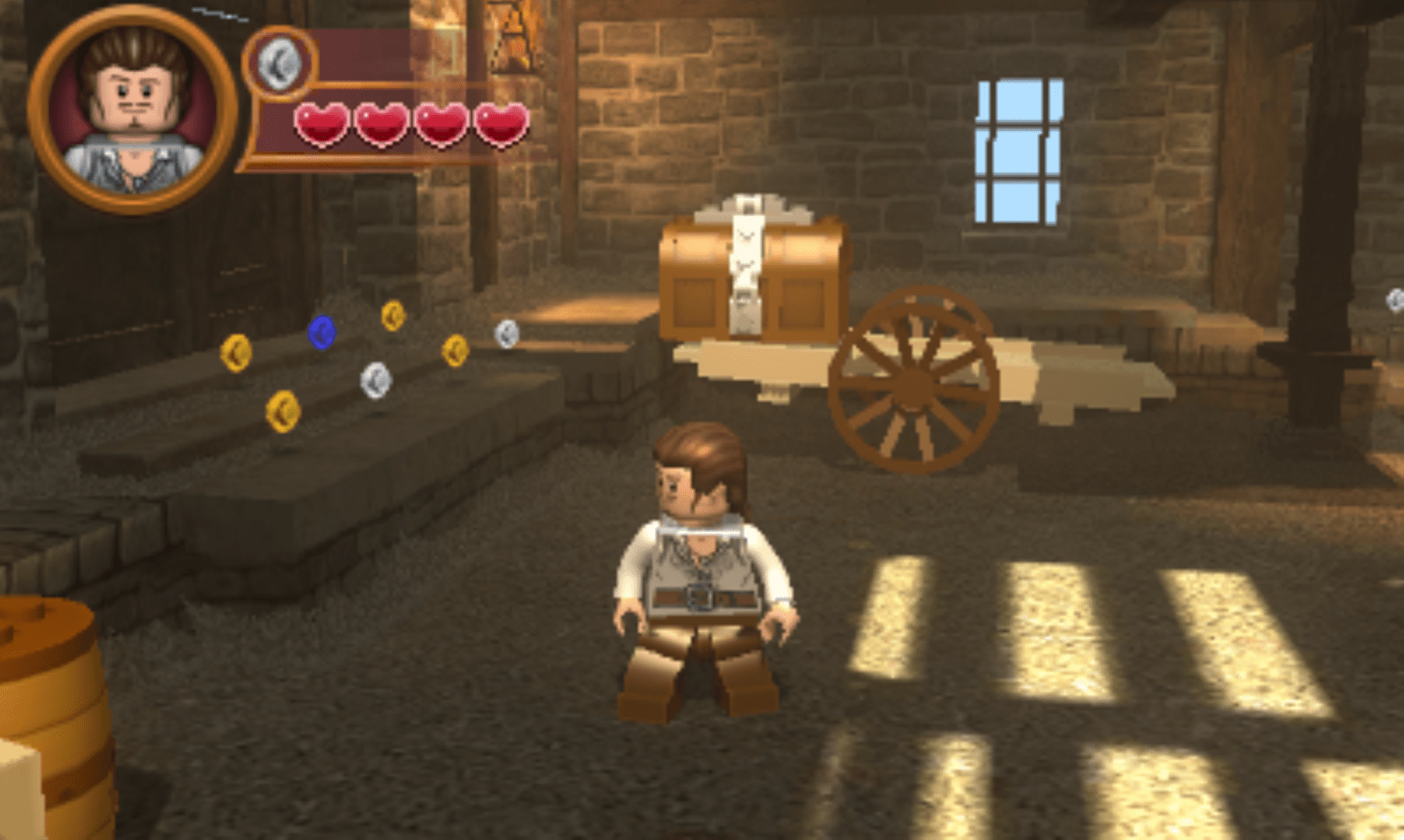Click the silver stud counter icon
Image resolution: width=1404 pixels, height=840 pixels.
tap(279, 63)
